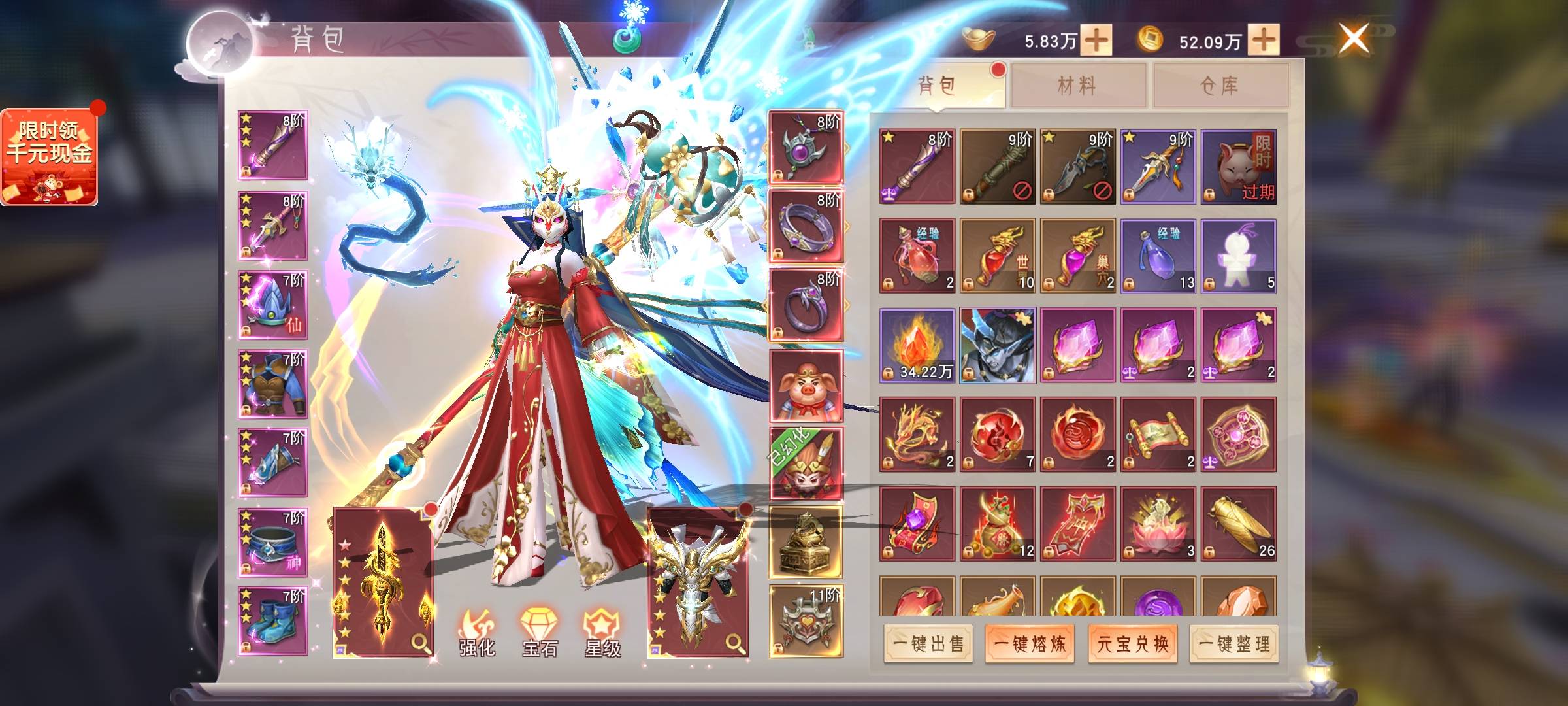Open the 强化 enhancement menu
1568x706 pixels.
click(x=478, y=632)
